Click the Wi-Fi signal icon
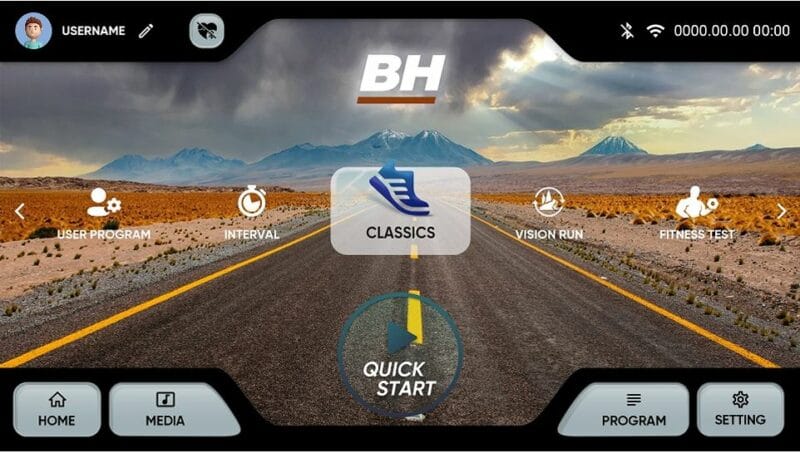The image size is (800, 453). coord(655,31)
